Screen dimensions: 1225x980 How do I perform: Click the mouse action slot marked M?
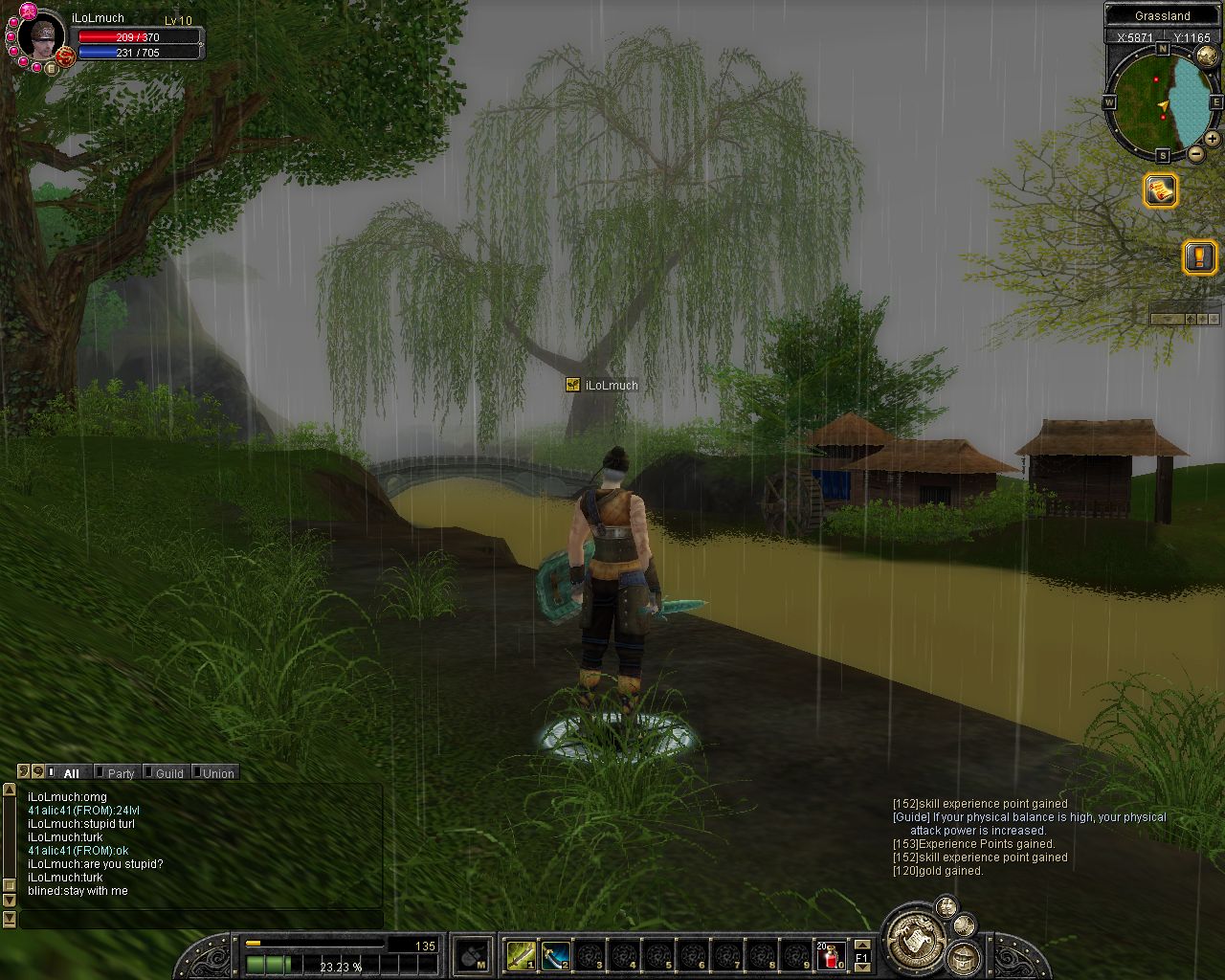pos(472,954)
